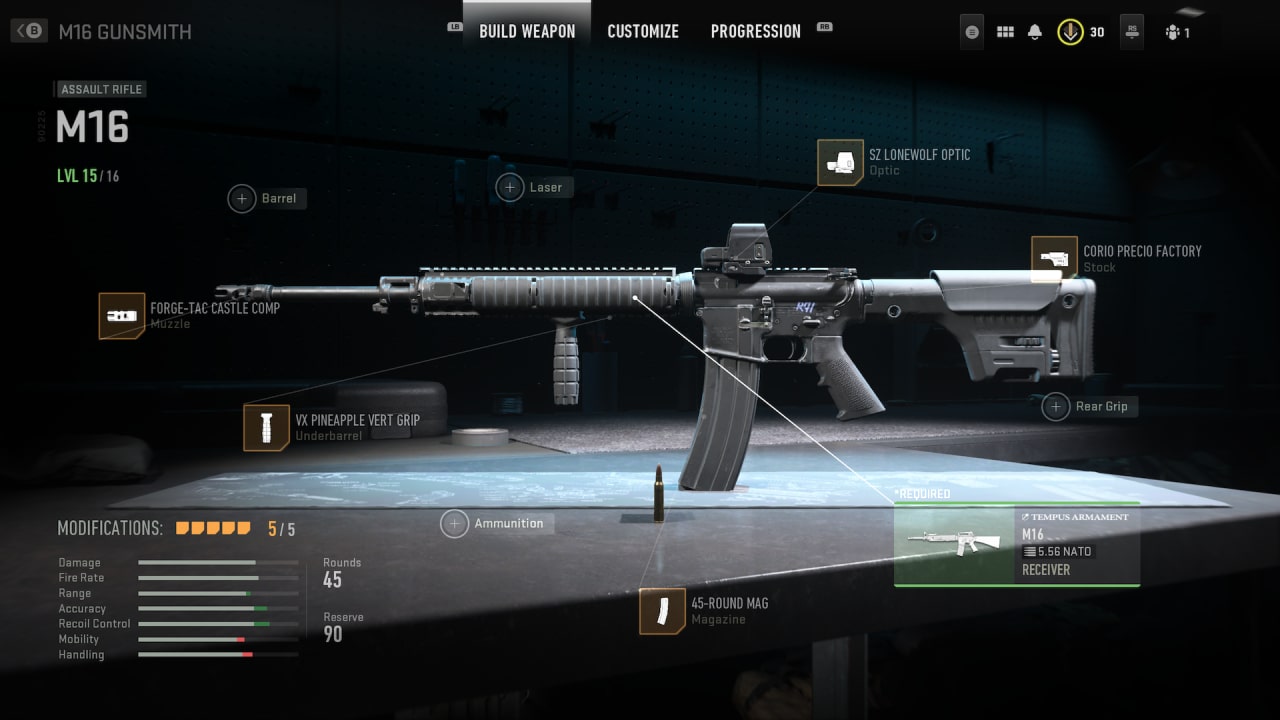Viewport: 1280px width, 720px height.
Task: Open the Corio Precio Factory stock slot
Action: pos(1054,259)
